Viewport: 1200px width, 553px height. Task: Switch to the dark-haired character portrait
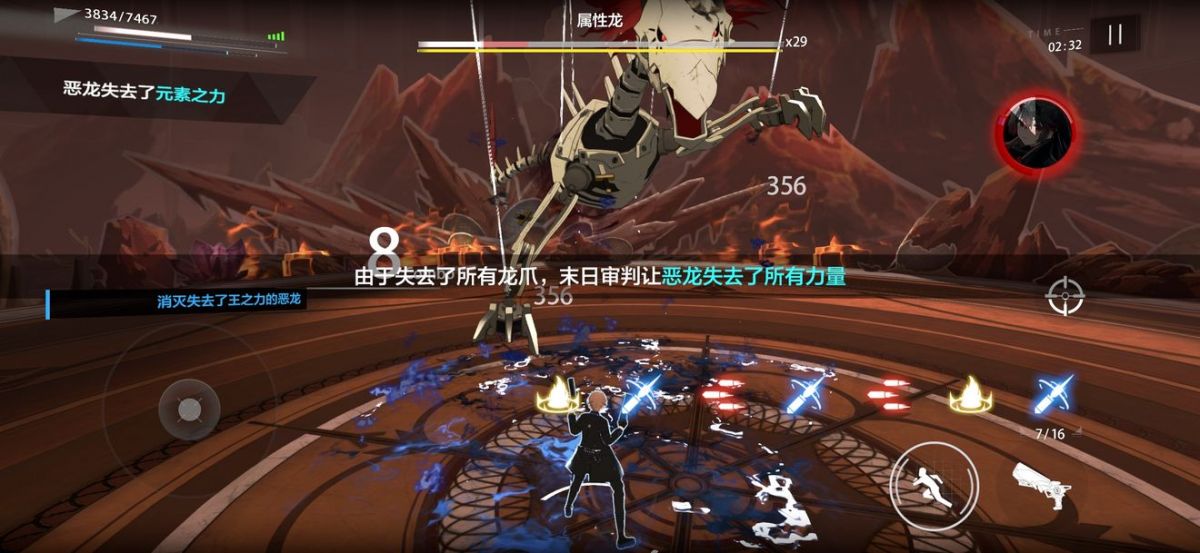click(x=1038, y=131)
